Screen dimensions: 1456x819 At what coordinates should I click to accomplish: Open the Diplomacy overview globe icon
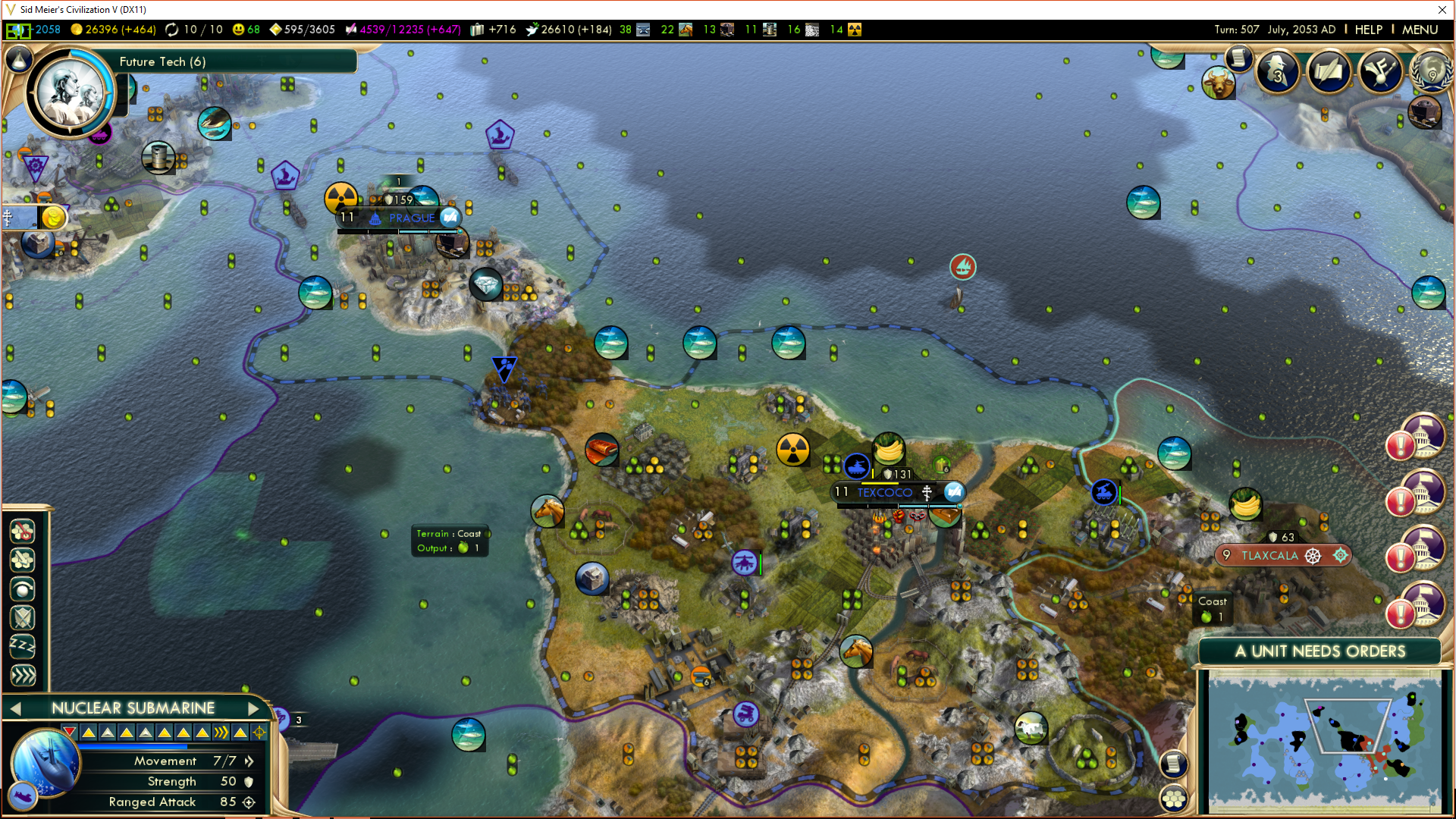(x=1431, y=73)
